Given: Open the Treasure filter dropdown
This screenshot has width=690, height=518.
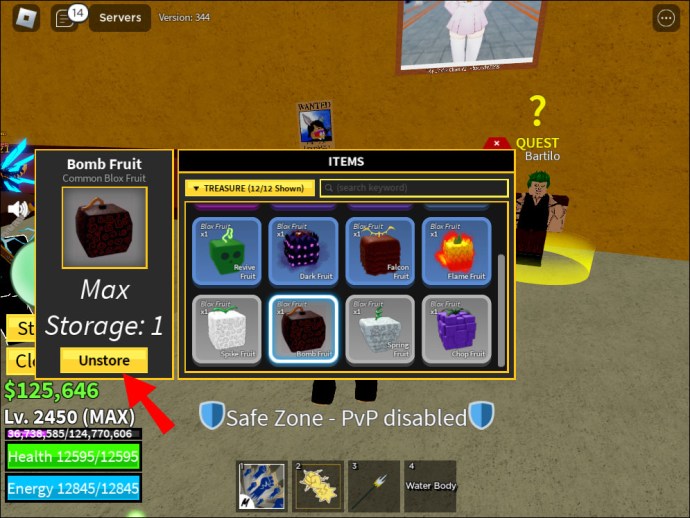Looking at the screenshot, I should click(250, 188).
